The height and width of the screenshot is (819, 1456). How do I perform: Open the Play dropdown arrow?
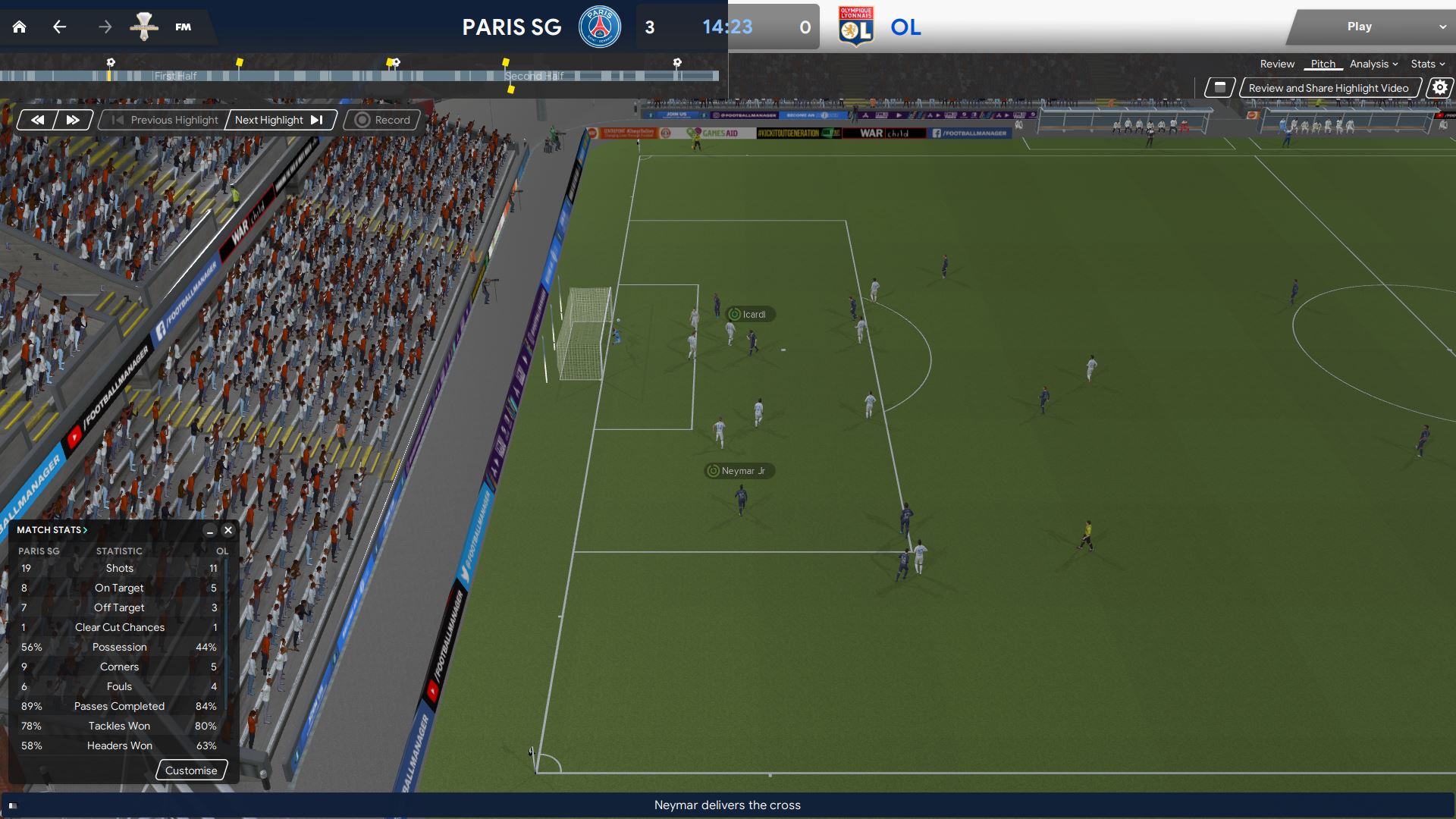(x=1442, y=27)
